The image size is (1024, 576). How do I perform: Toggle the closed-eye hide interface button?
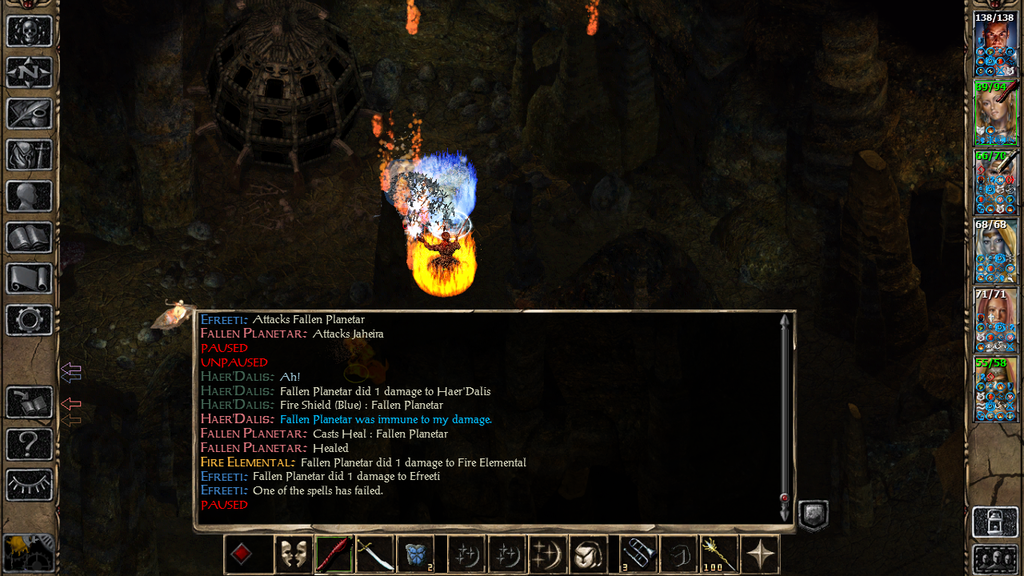(x=29, y=485)
